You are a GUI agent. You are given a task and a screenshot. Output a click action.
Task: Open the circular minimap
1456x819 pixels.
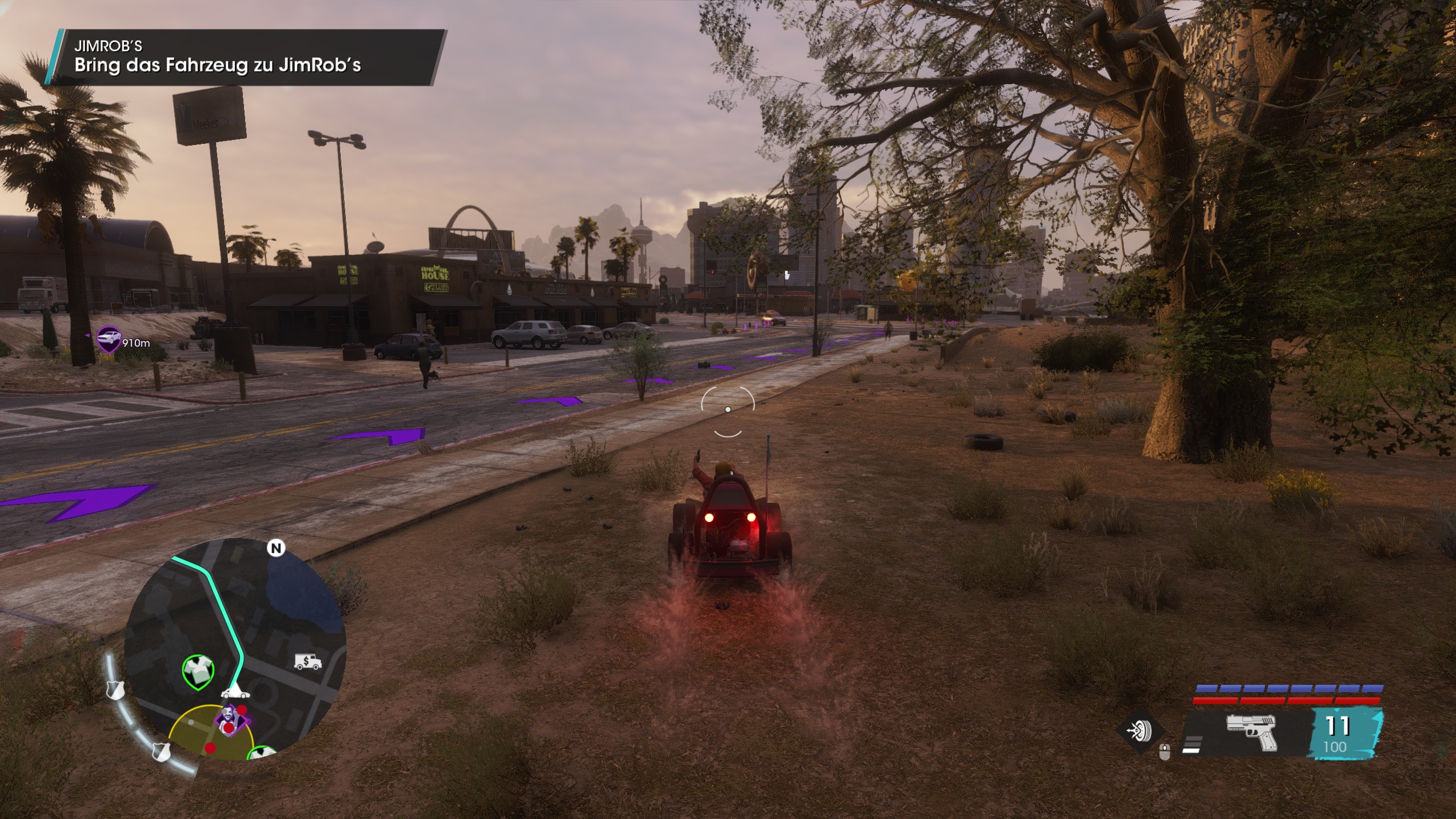pyautogui.click(x=235, y=648)
